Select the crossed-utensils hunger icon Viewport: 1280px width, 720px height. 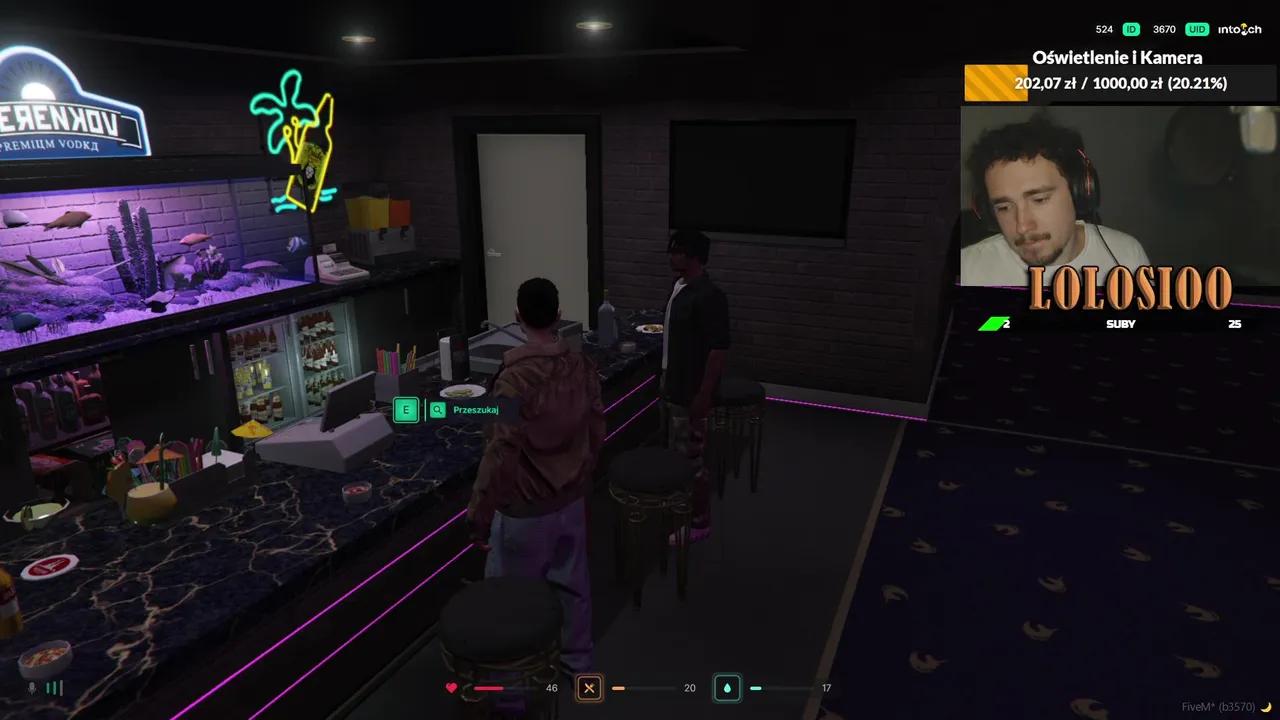click(x=589, y=688)
